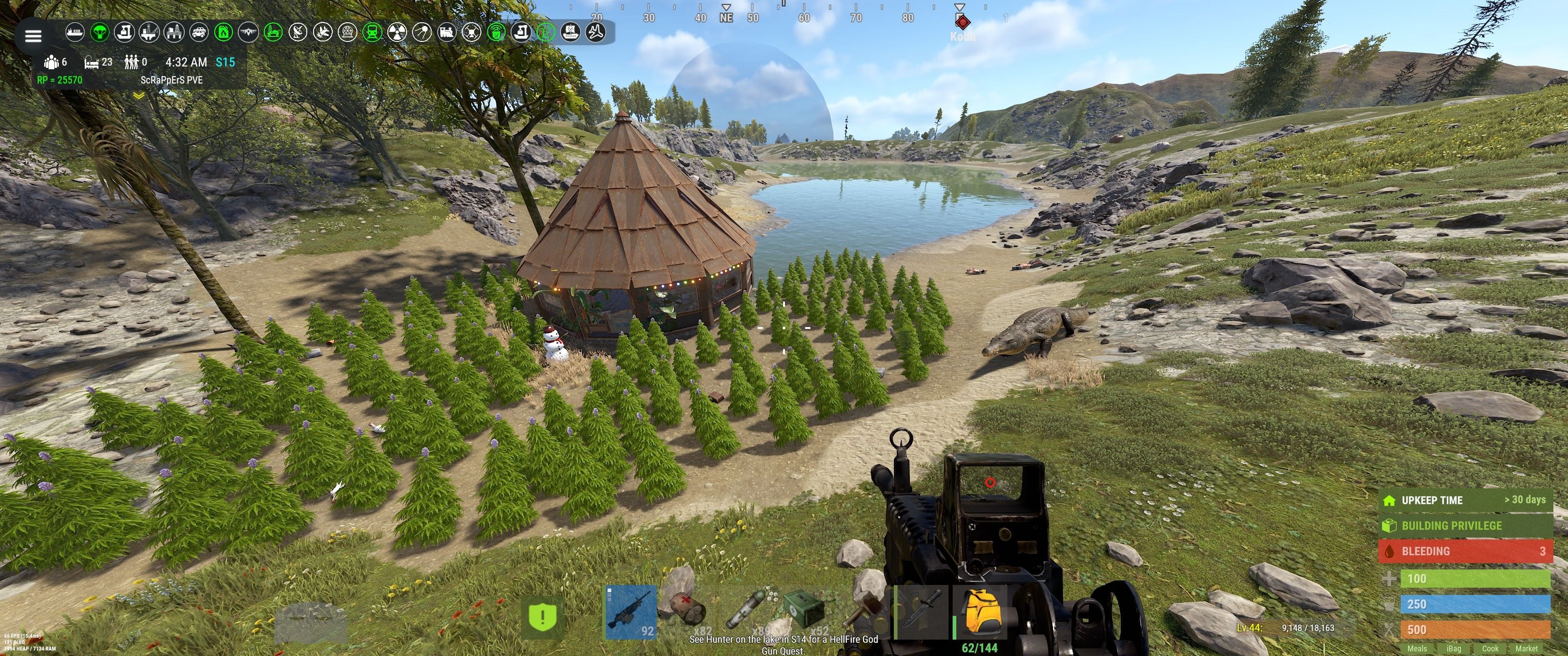
Task: Select the satellite dish event icon
Action: coord(298,31)
